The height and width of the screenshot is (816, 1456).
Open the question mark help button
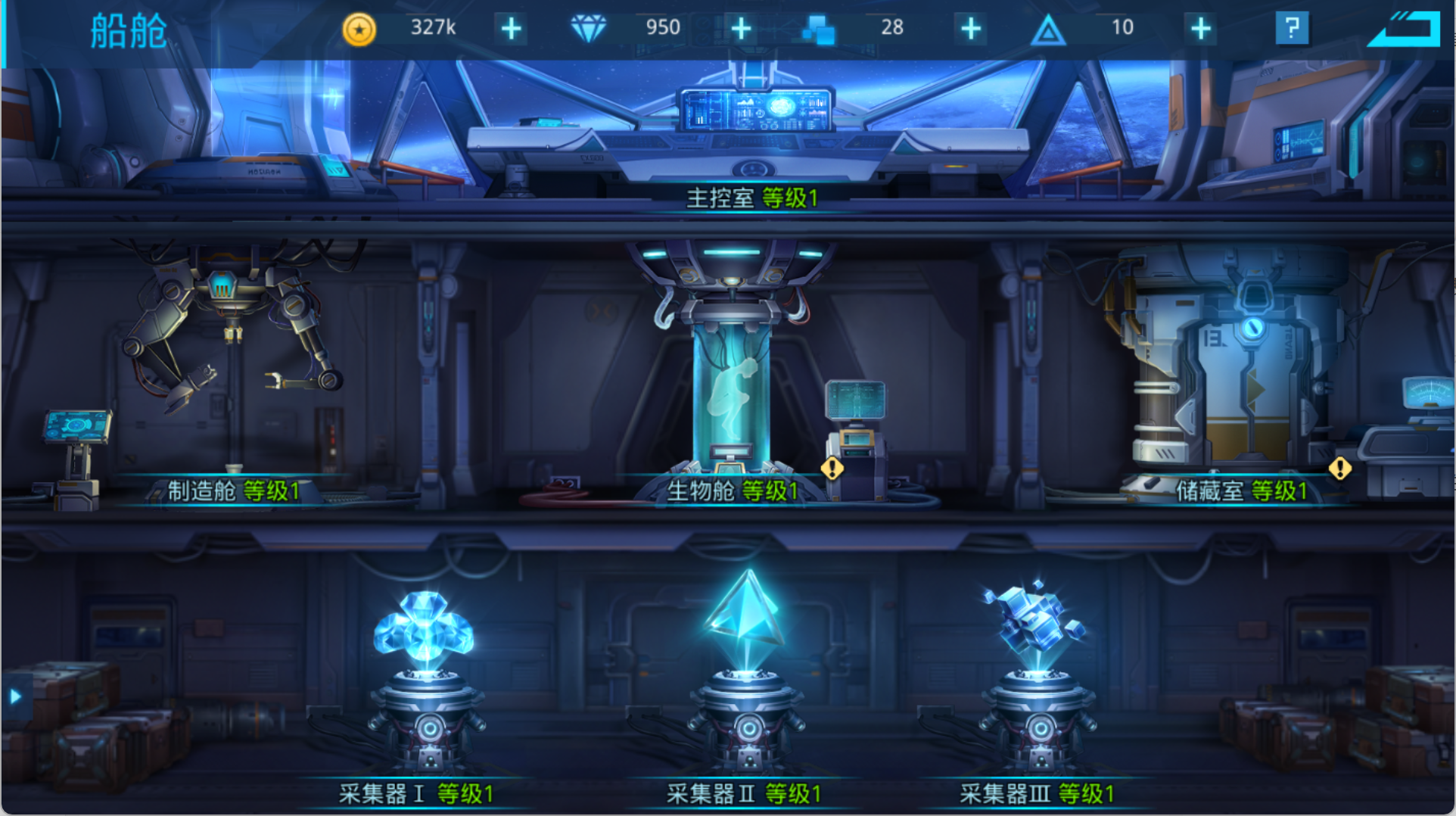(x=1292, y=29)
